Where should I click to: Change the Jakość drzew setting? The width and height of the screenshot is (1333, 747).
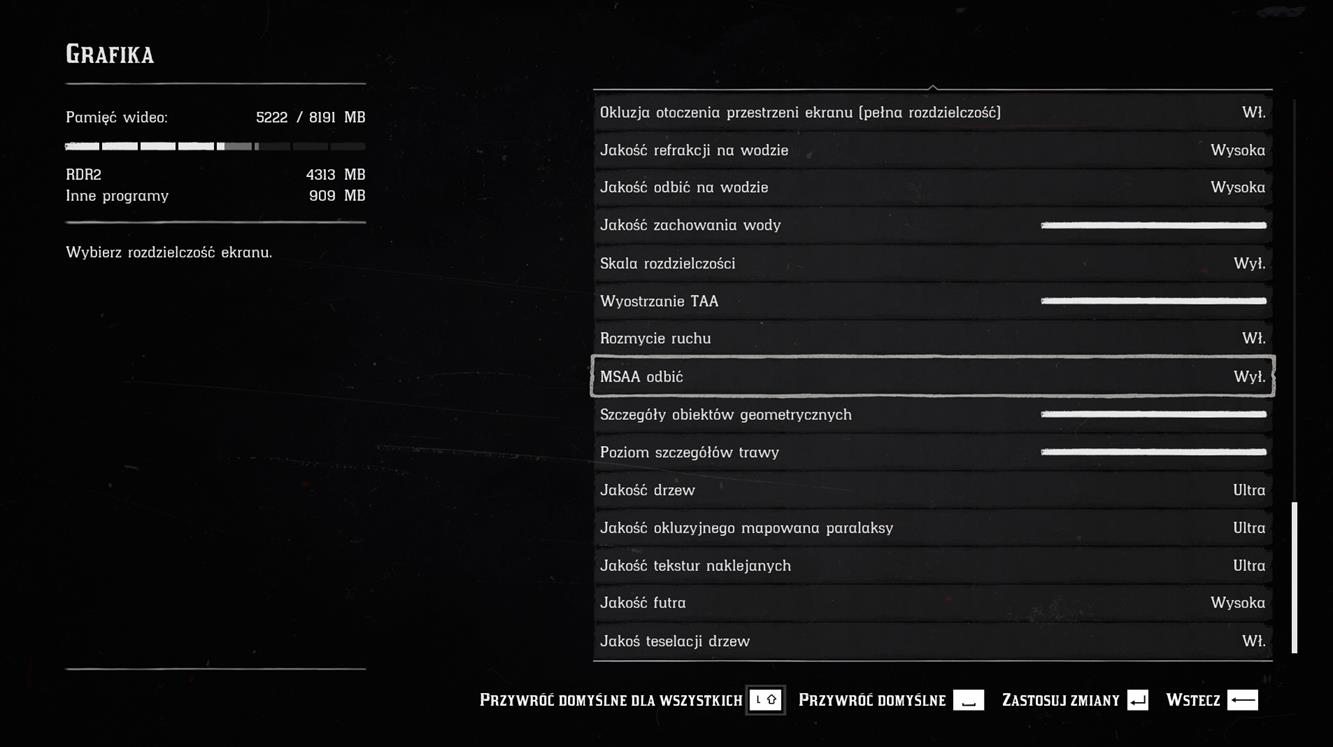[x=932, y=490]
